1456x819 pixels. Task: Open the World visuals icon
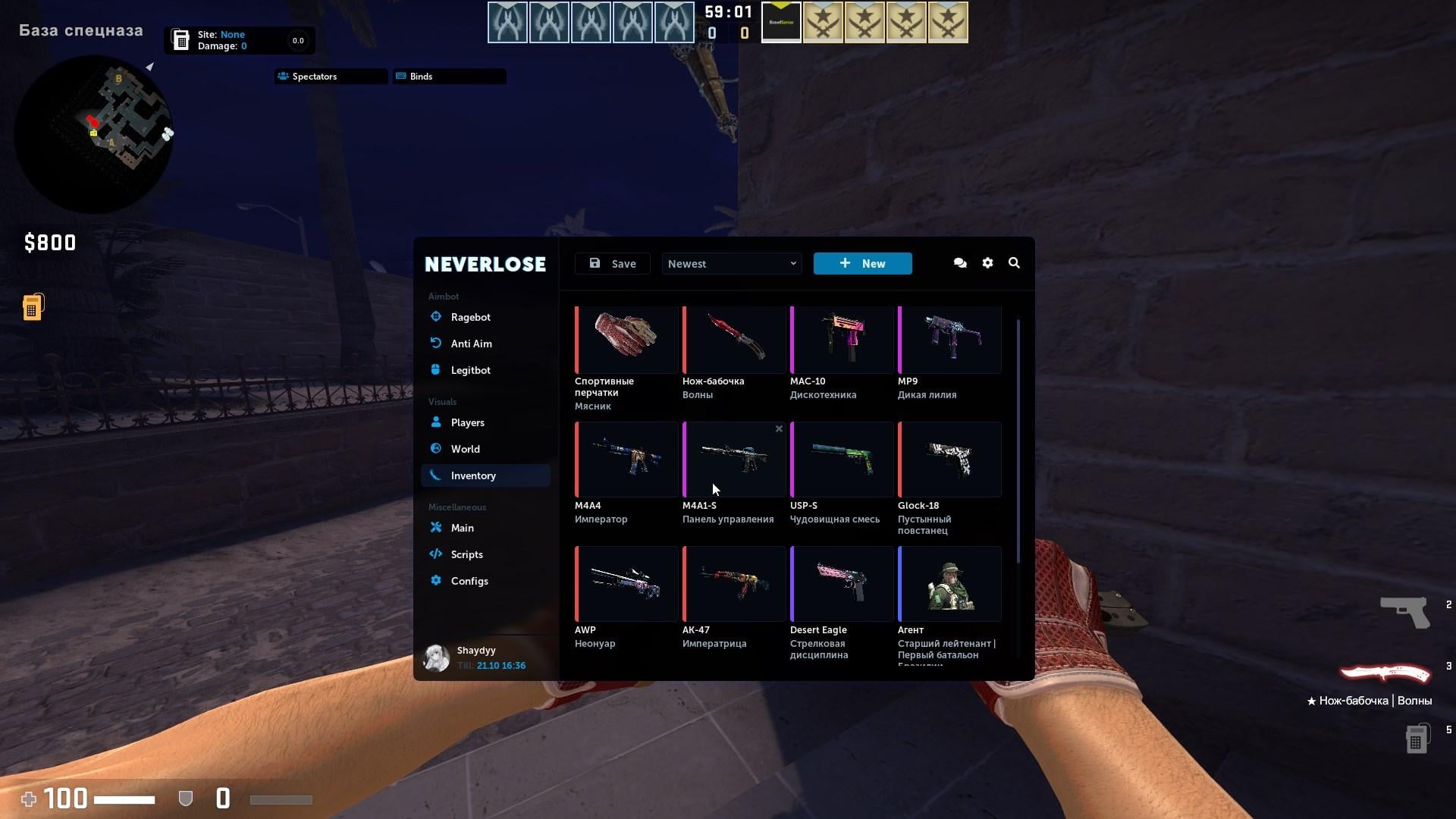coord(436,449)
